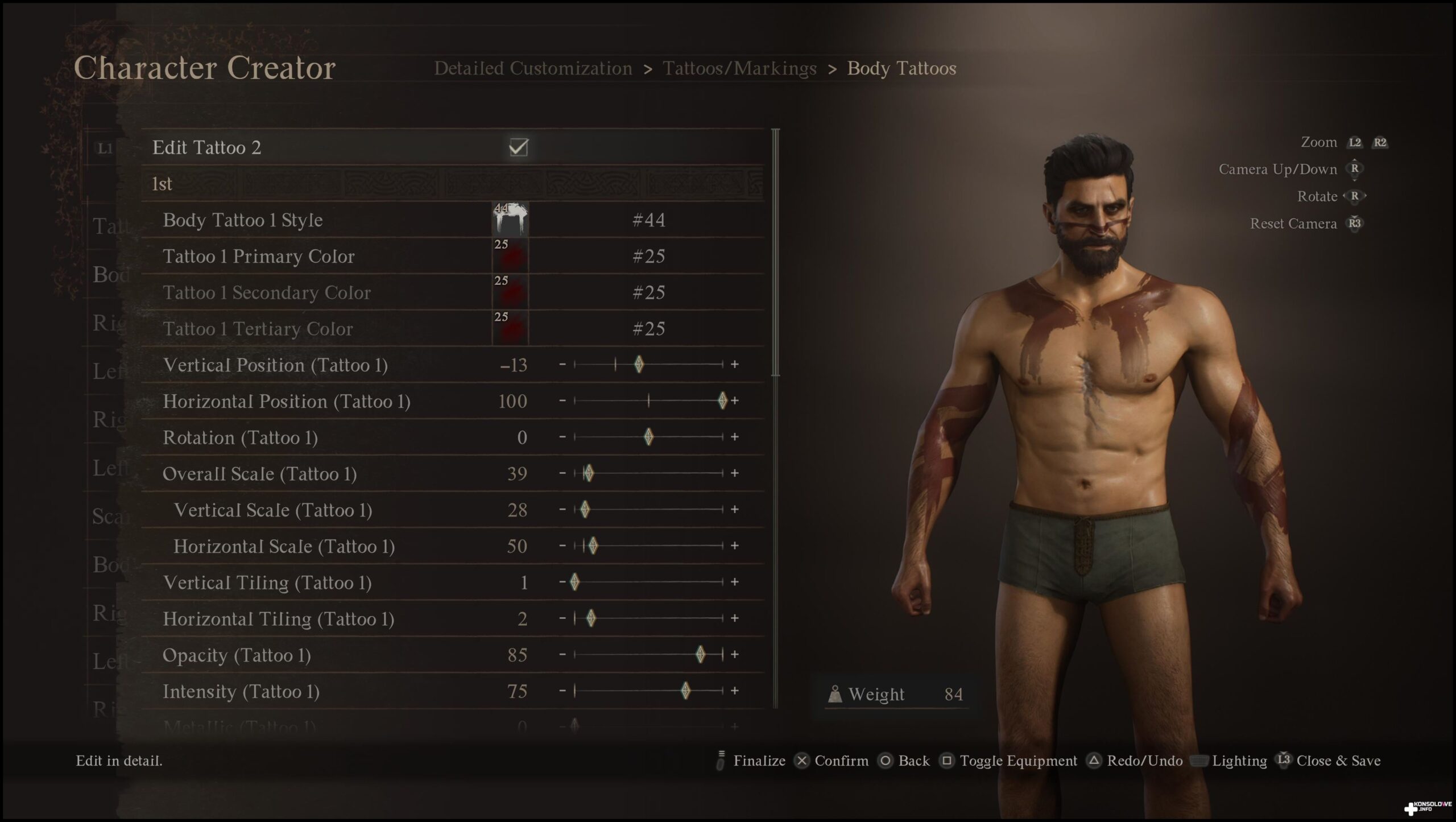The height and width of the screenshot is (822, 1456).
Task: Open the Body Tattoo 1 Style thumbnail
Action: tap(510, 220)
